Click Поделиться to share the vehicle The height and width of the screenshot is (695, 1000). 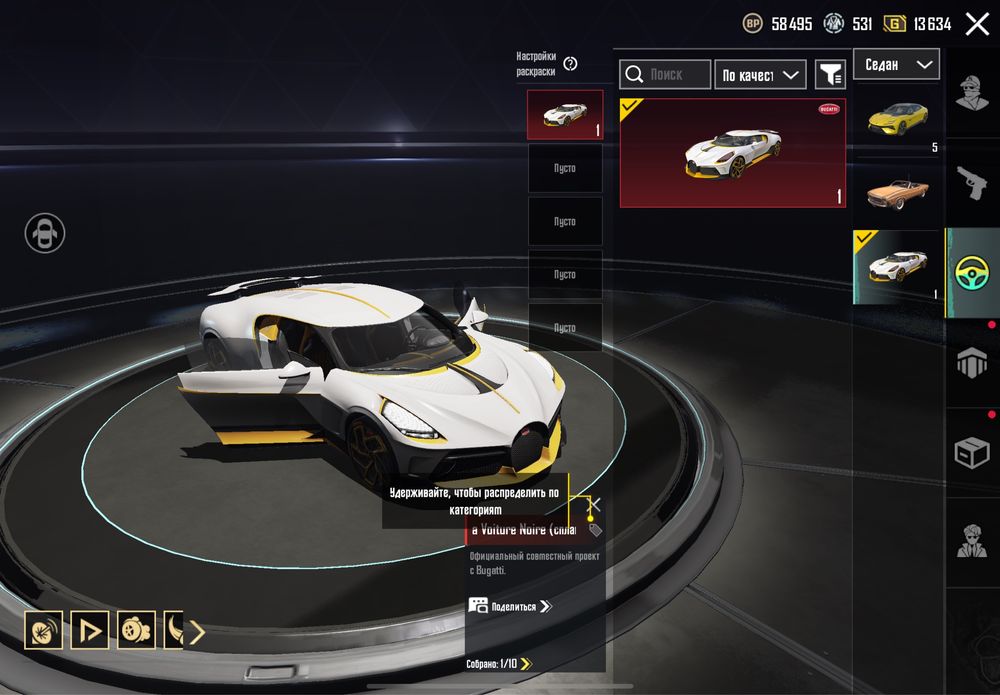click(510, 606)
